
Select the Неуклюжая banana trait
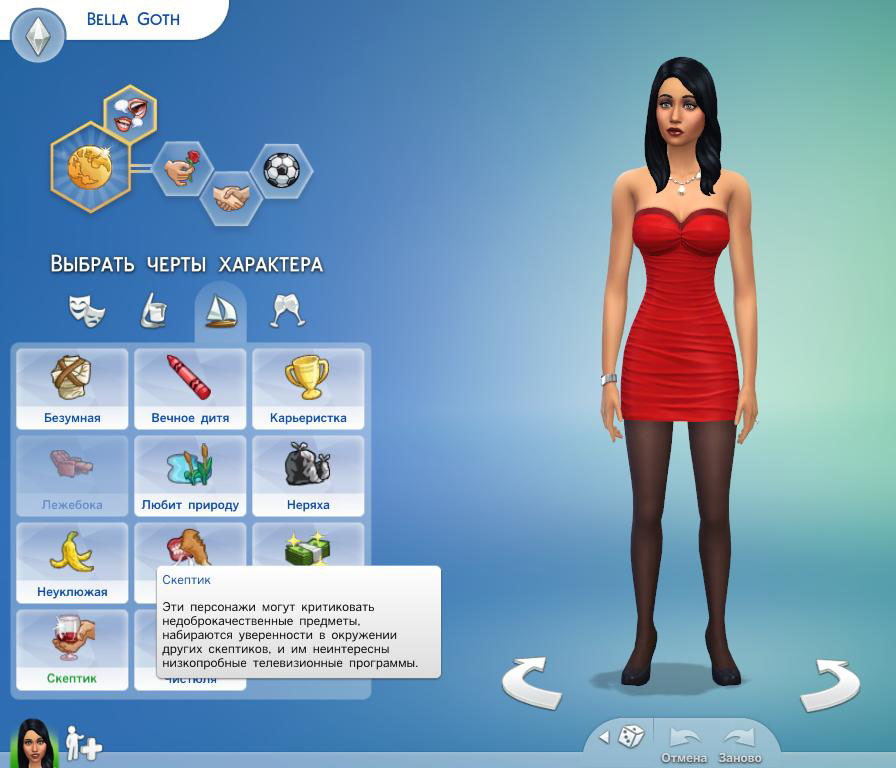71,562
